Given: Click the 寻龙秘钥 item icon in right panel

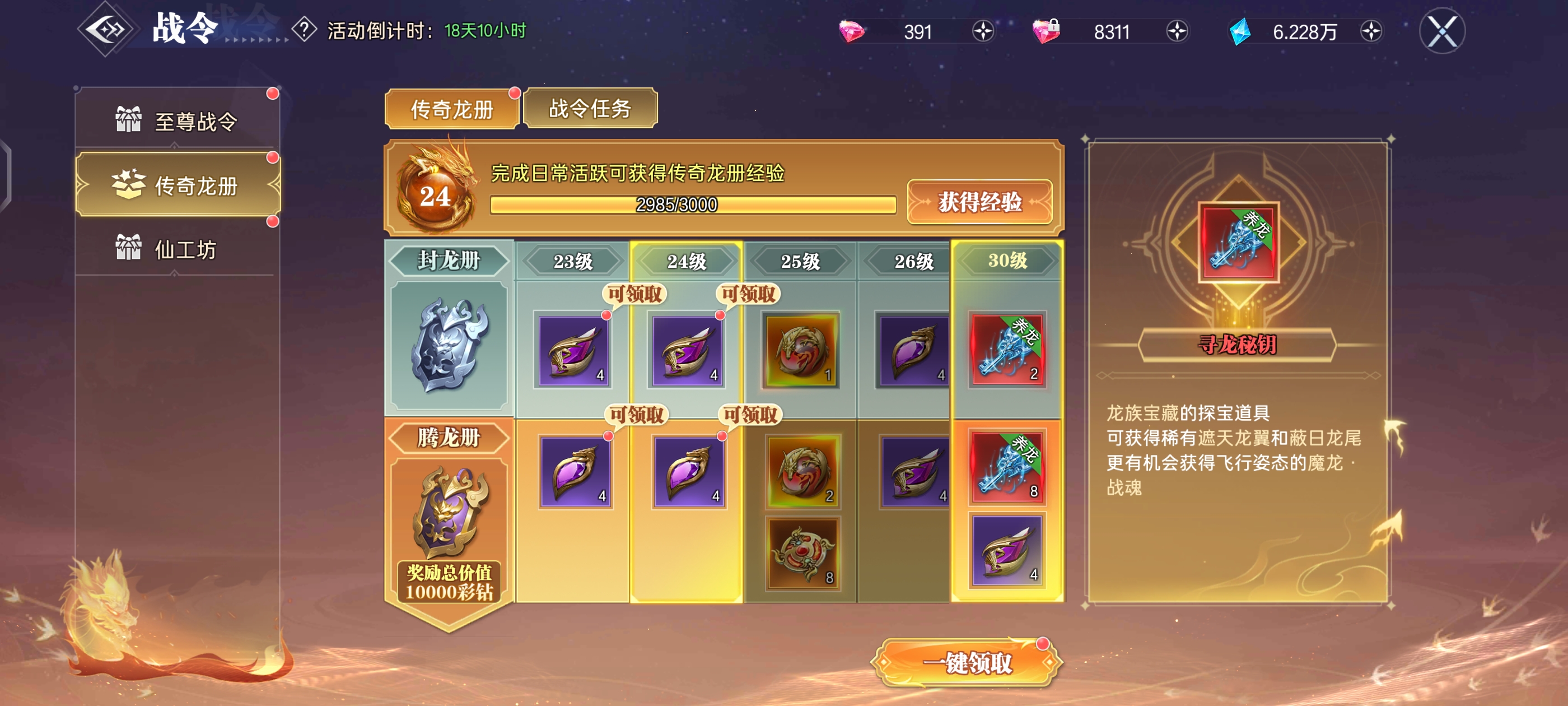Looking at the screenshot, I should tap(1239, 242).
